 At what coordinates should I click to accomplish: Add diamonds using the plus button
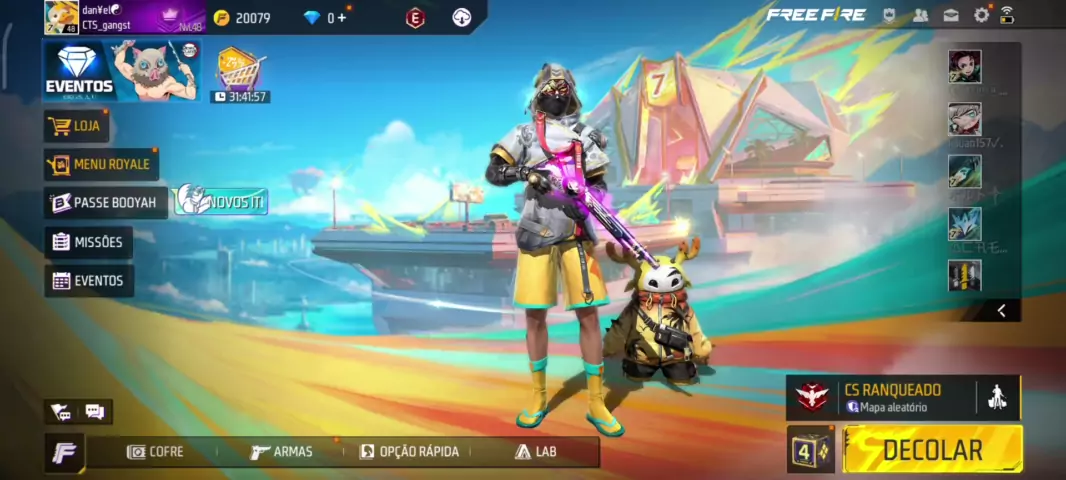342,18
